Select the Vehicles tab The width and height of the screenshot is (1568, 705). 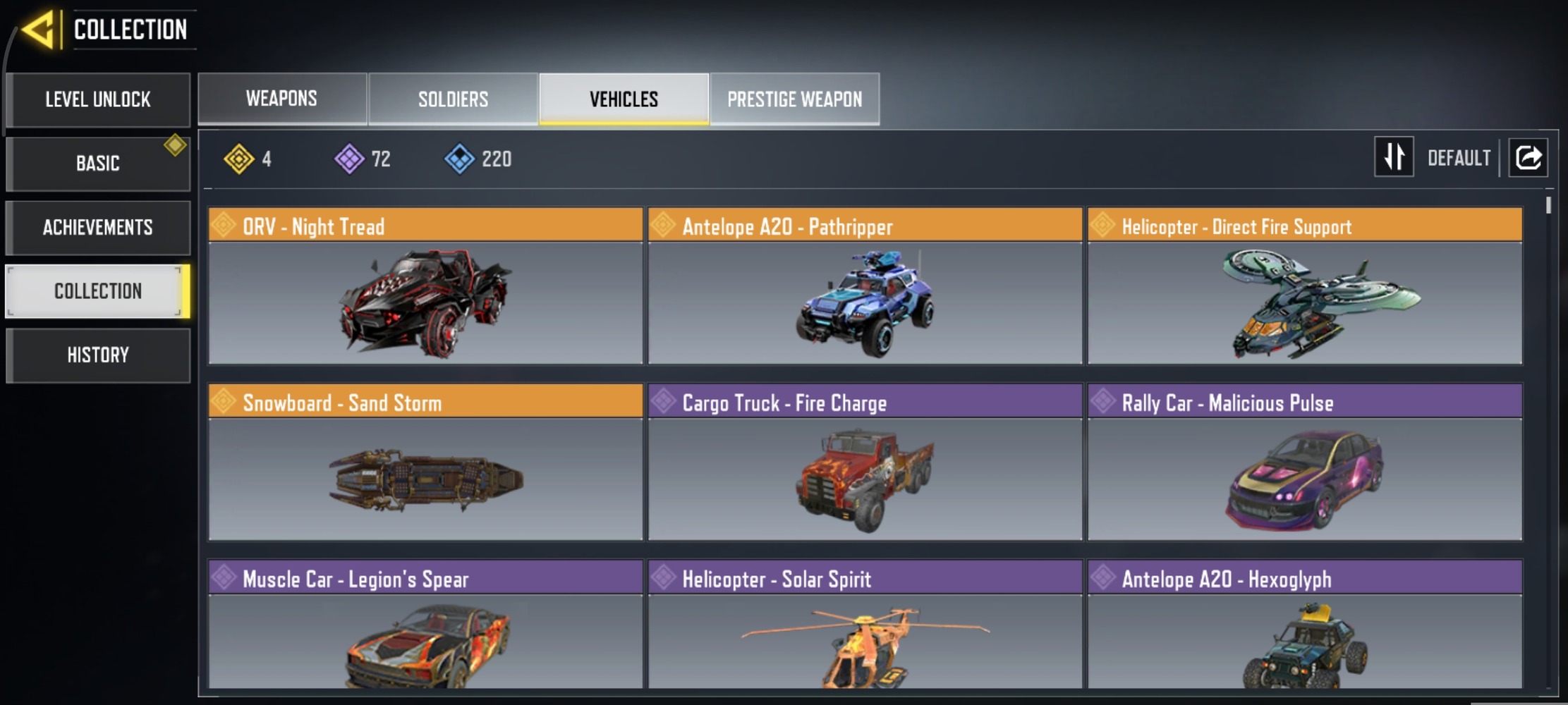pos(624,99)
